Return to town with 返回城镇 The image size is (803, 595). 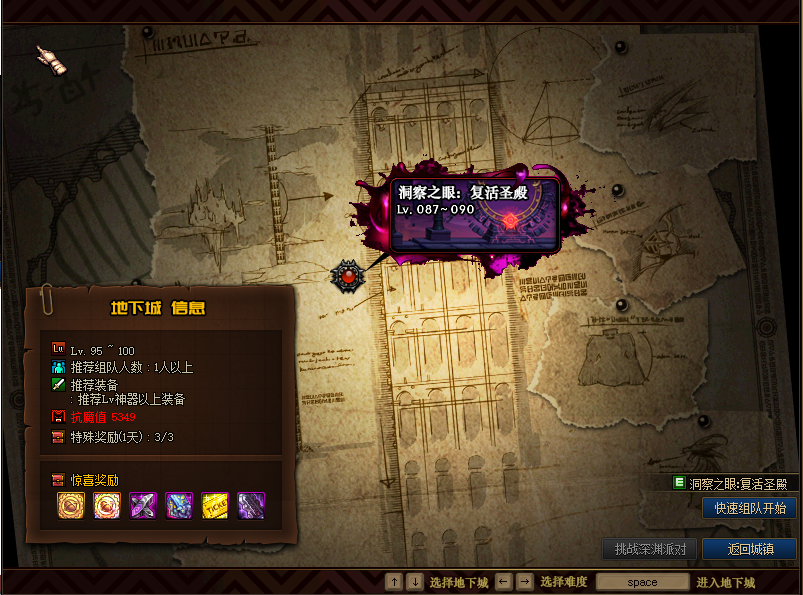[749, 549]
